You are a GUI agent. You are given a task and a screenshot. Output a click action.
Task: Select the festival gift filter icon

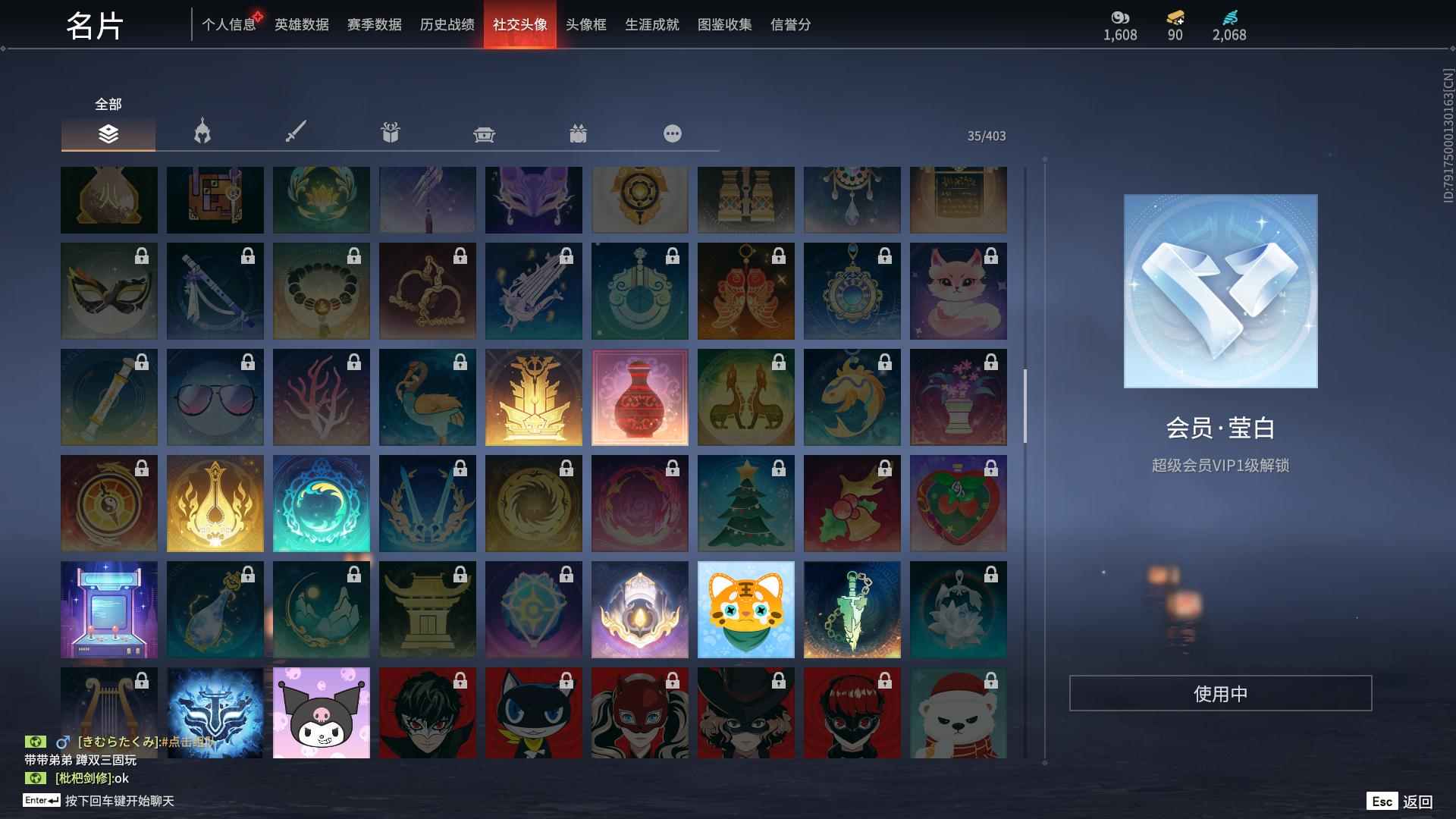tap(579, 133)
